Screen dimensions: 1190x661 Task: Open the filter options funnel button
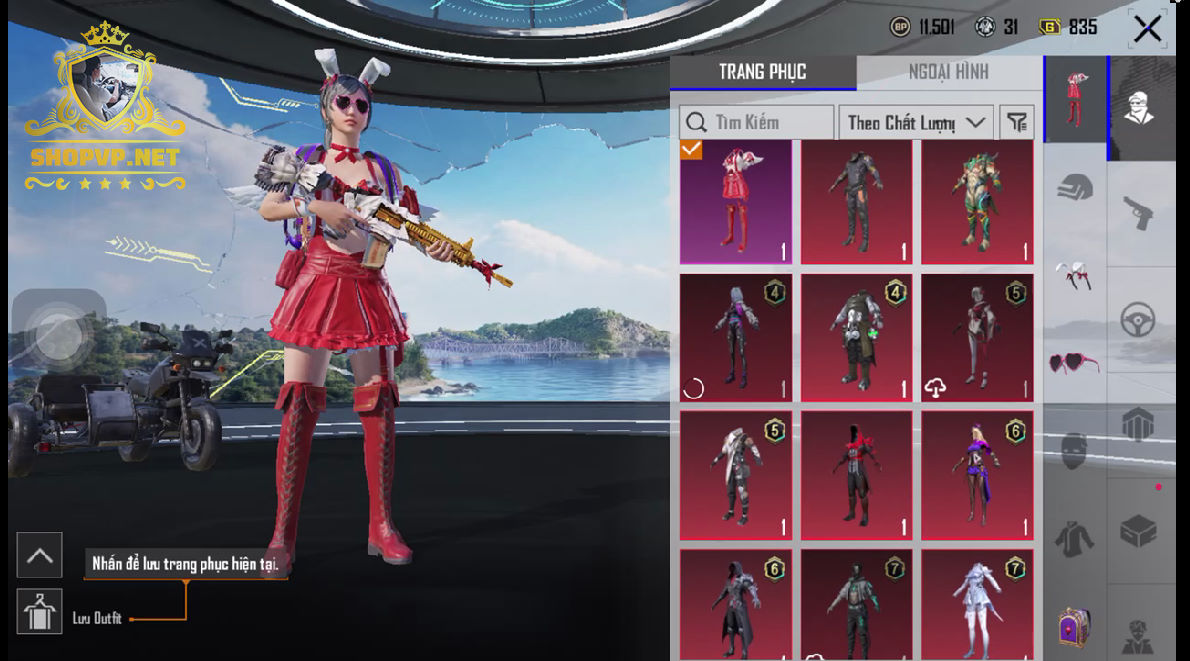(x=1017, y=122)
